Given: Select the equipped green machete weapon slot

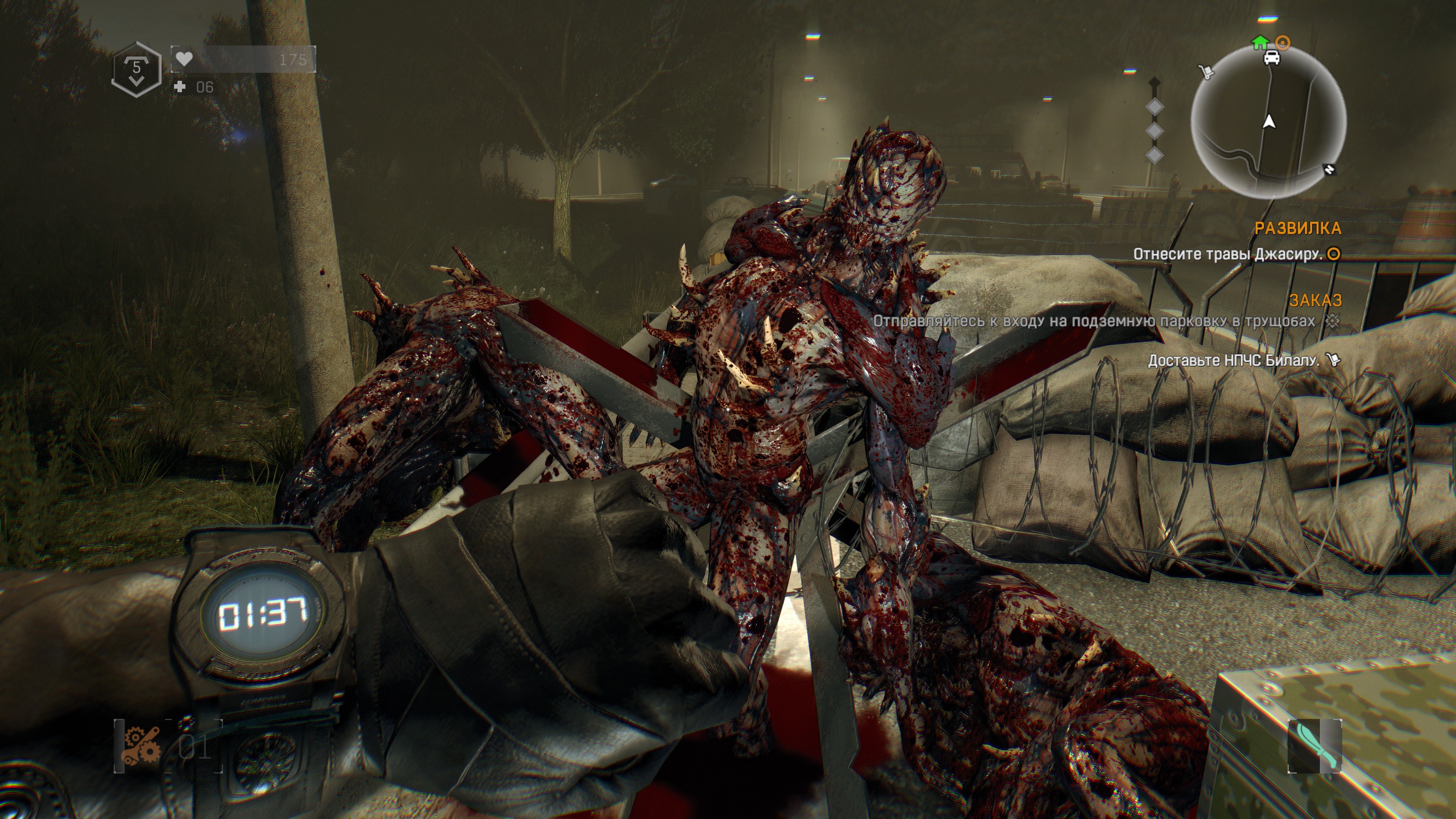Looking at the screenshot, I should click(x=1314, y=745).
